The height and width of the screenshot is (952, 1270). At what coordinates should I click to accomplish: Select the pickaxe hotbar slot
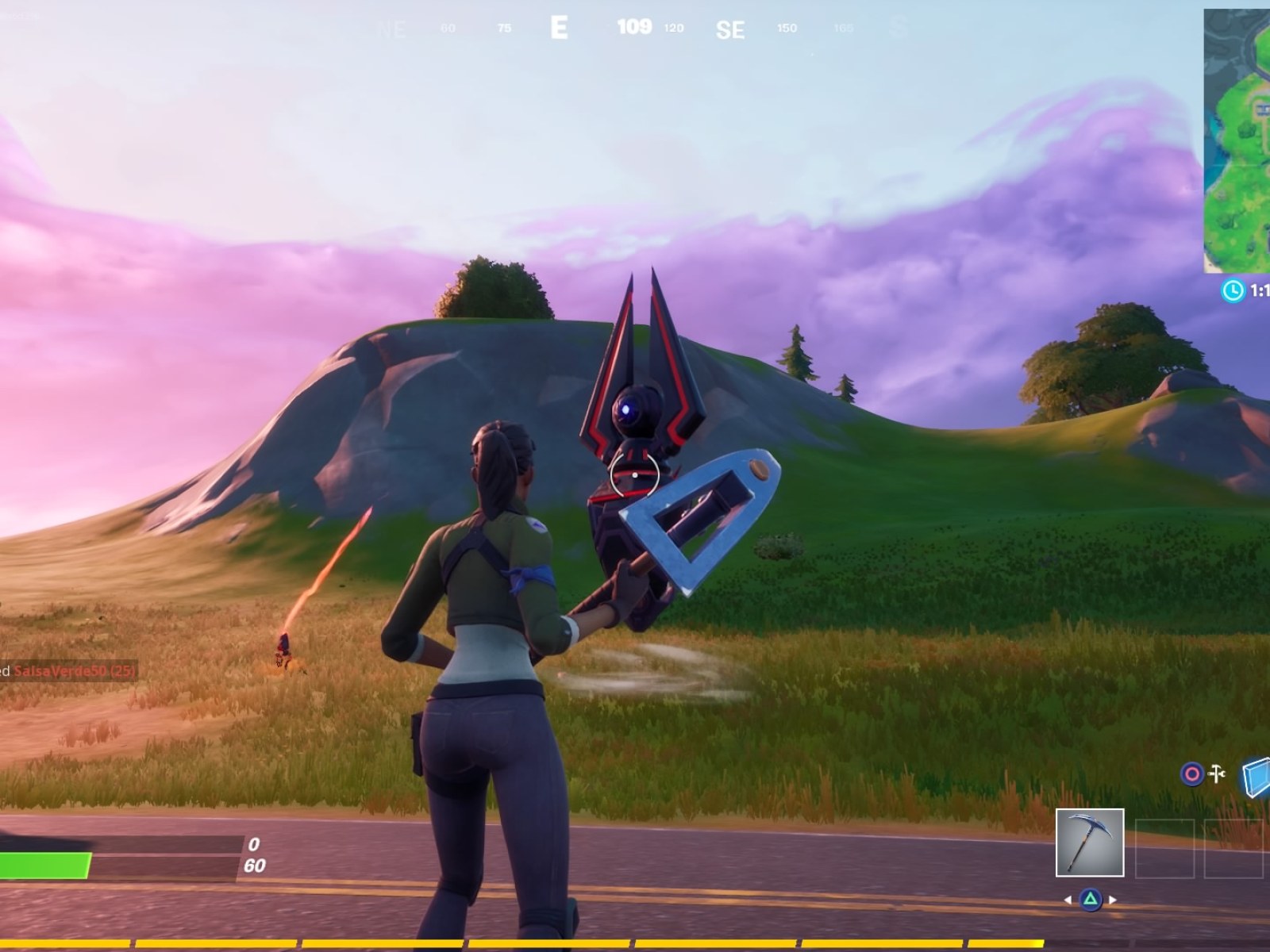(x=1089, y=843)
